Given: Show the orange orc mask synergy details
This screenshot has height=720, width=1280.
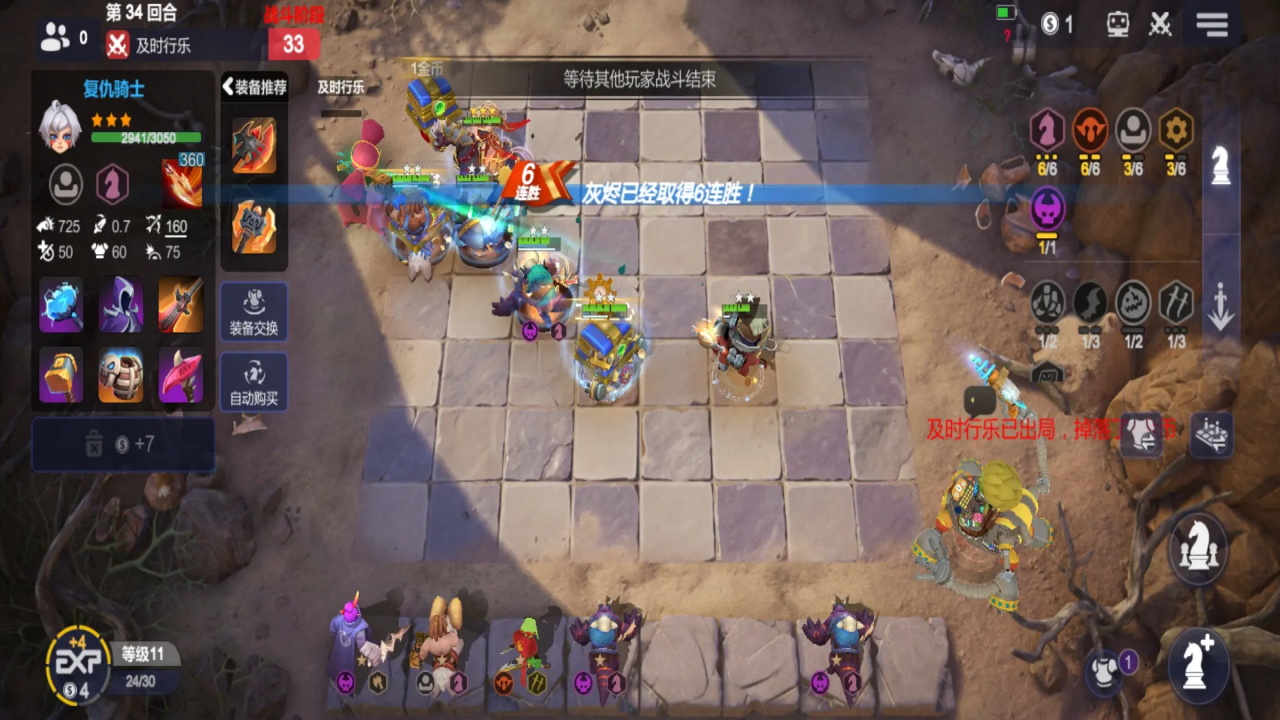Looking at the screenshot, I should click(1090, 130).
